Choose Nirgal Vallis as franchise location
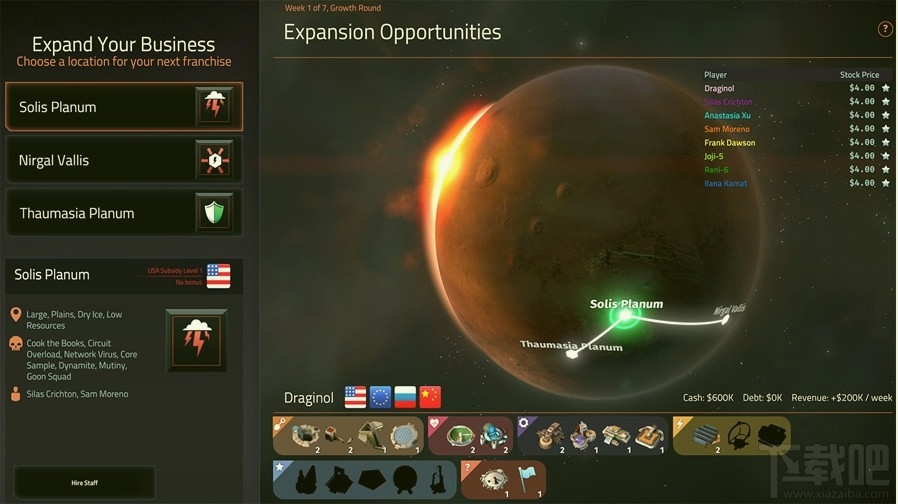898x504 pixels. pyautogui.click(x=123, y=160)
